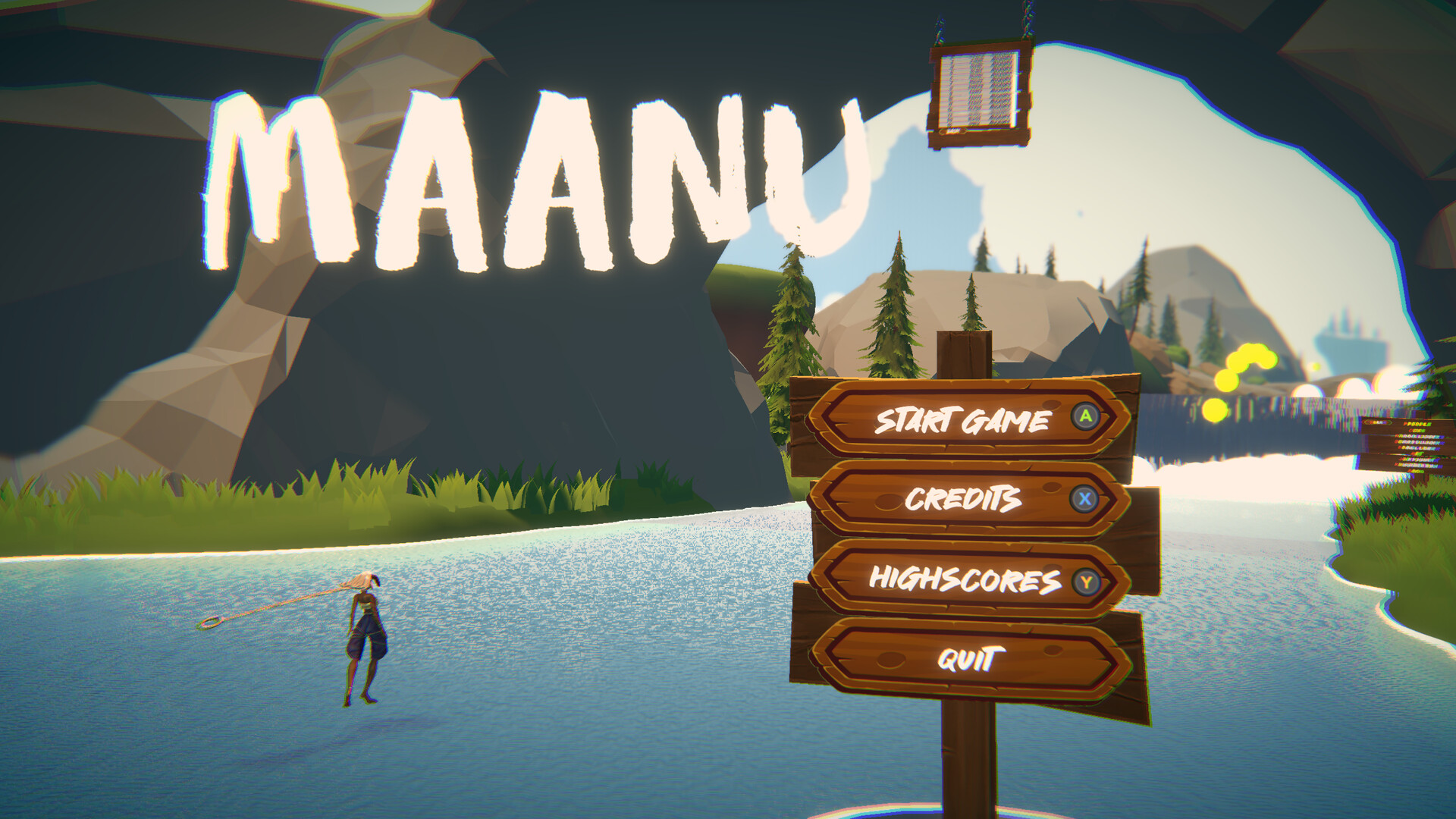
Task: Click the CODE entry on the credits board
Action: [x=1417, y=431]
